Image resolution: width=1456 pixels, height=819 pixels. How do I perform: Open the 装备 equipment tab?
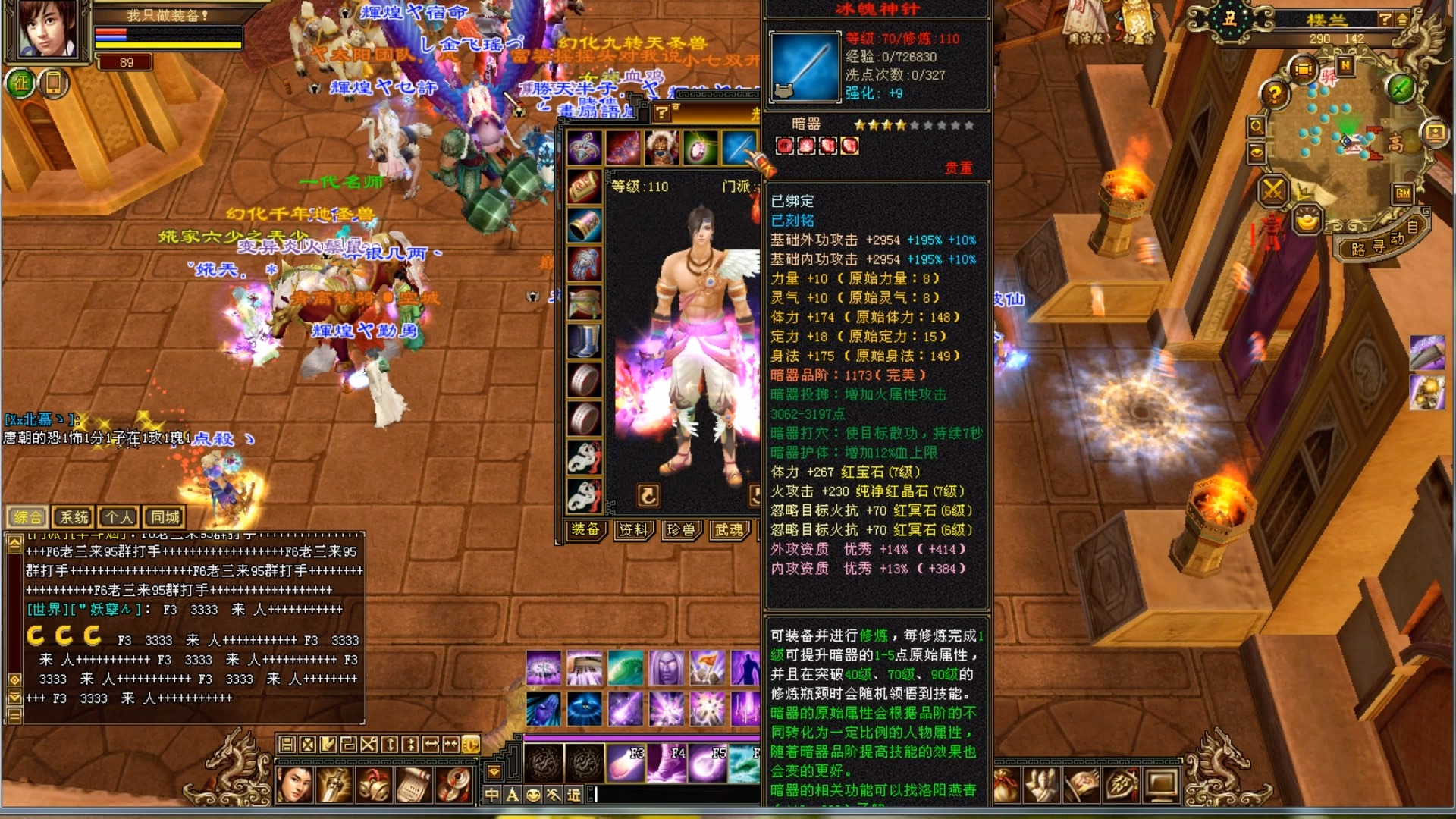coord(585,529)
